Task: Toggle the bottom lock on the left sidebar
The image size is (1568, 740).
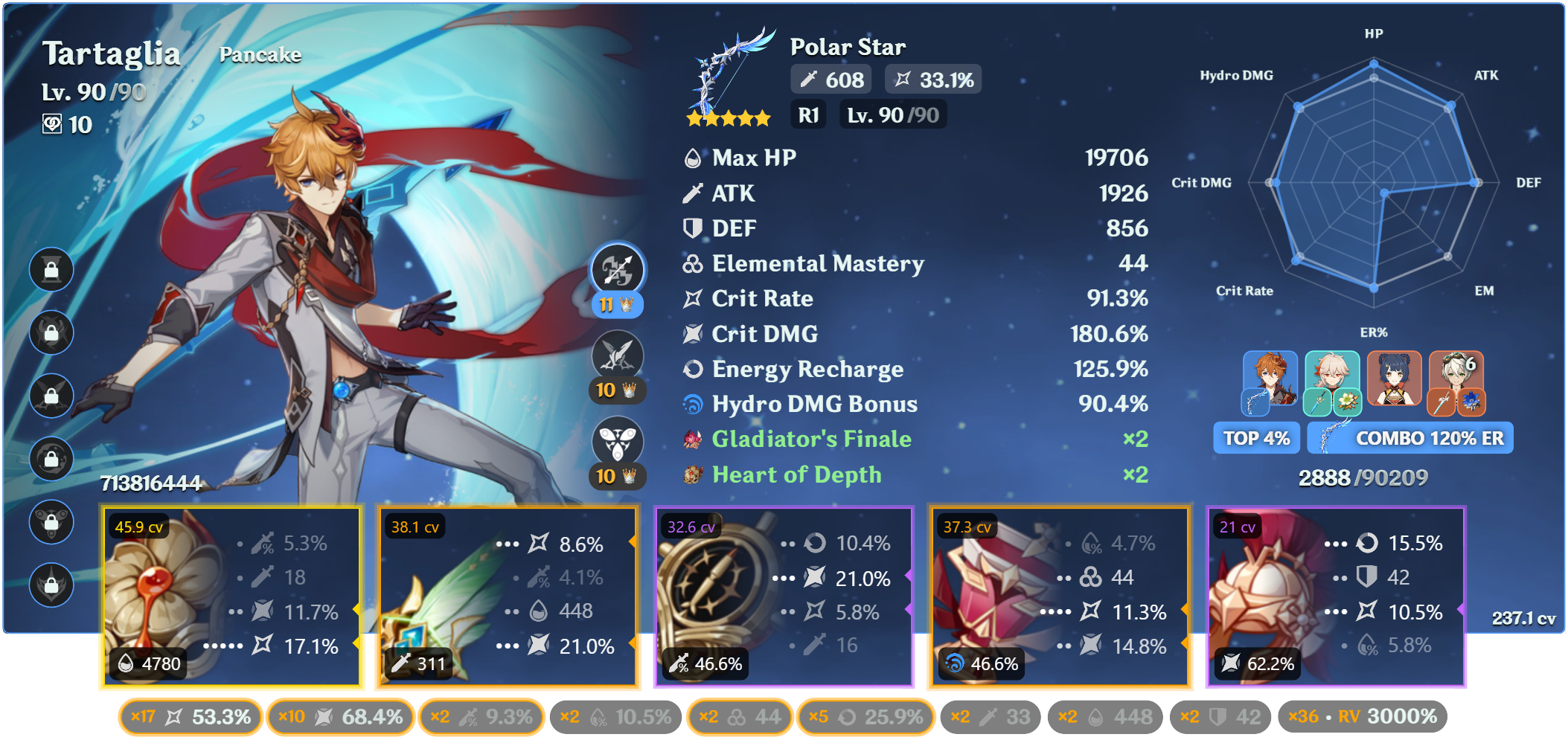Action: [51, 585]
